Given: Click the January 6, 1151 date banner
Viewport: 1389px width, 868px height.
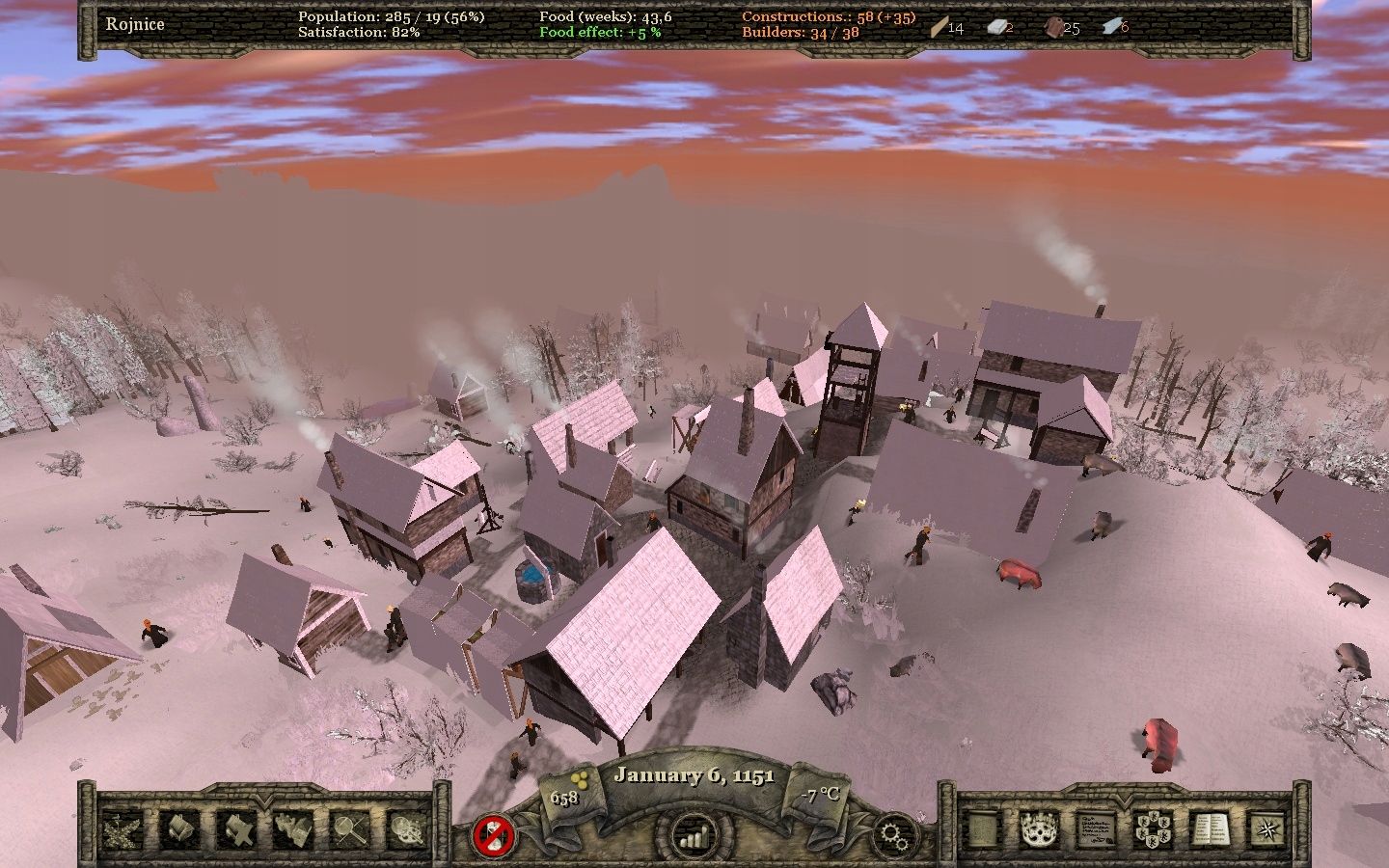Looking at the screenshot, I should point(694,775).
